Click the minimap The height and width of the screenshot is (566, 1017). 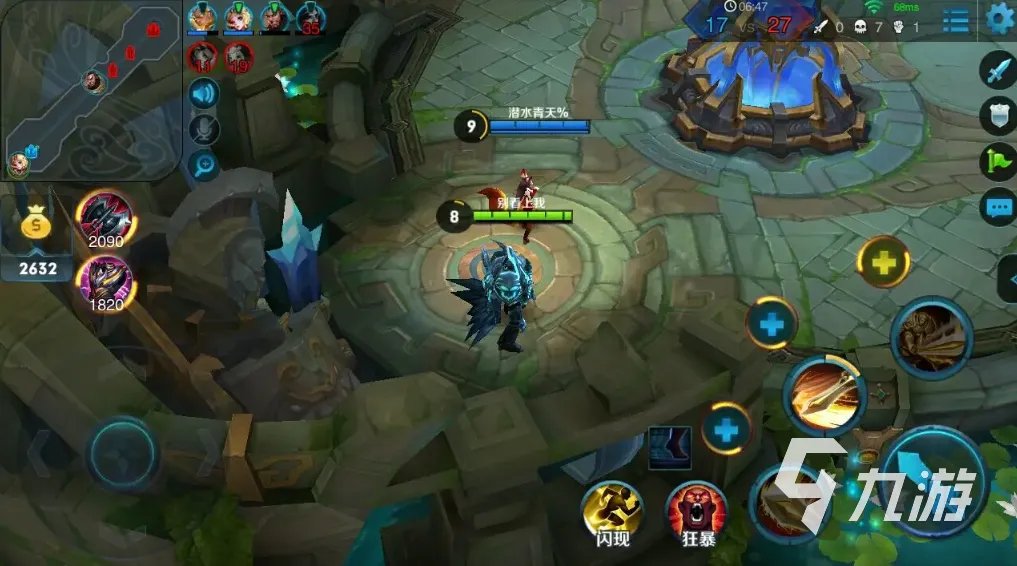(91, 89)
